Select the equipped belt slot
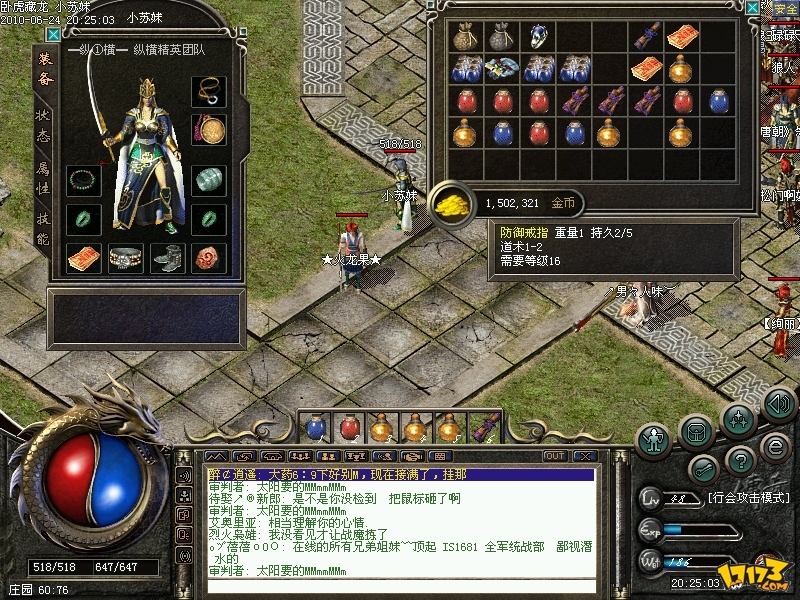This screenshot has height=600, width=800. click(x=126, y=257)
